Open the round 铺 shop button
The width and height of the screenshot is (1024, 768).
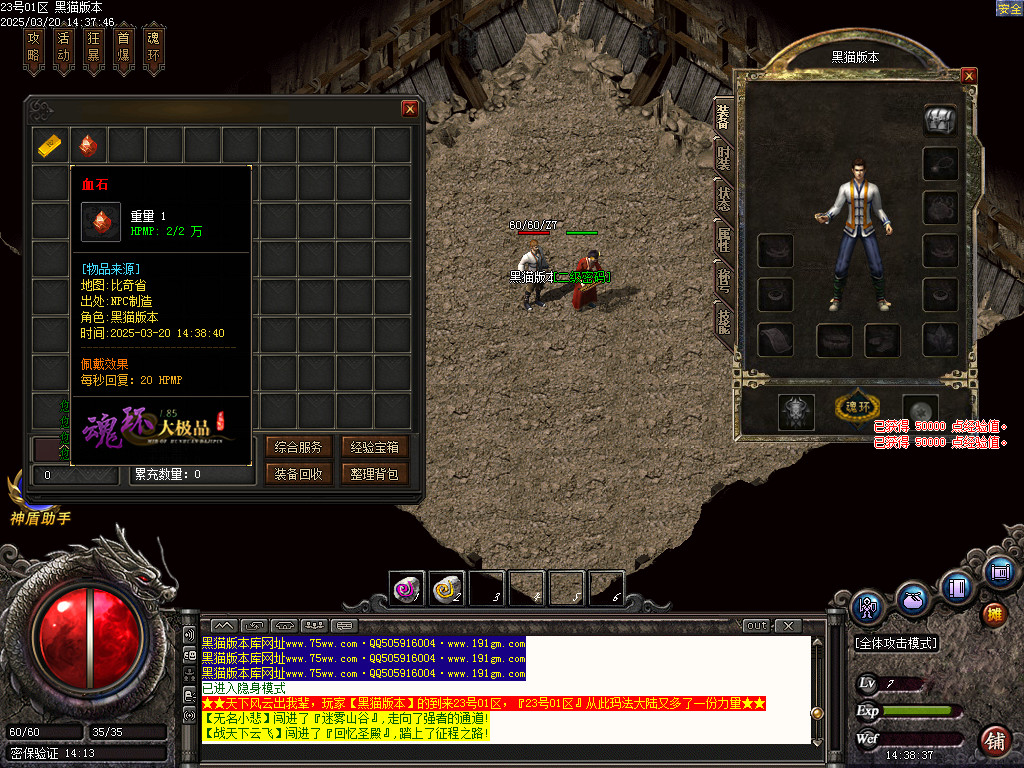click(x=994, y=741)
